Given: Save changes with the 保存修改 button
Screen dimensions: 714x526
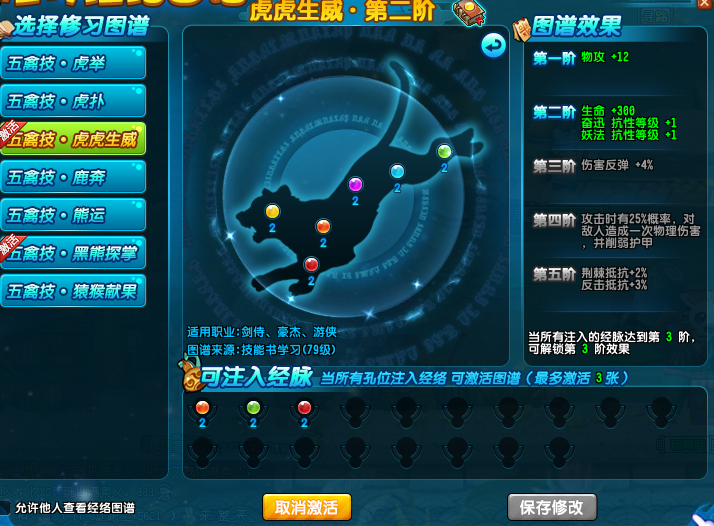Looking at the screenshot, I should click(x=551, y=506).
